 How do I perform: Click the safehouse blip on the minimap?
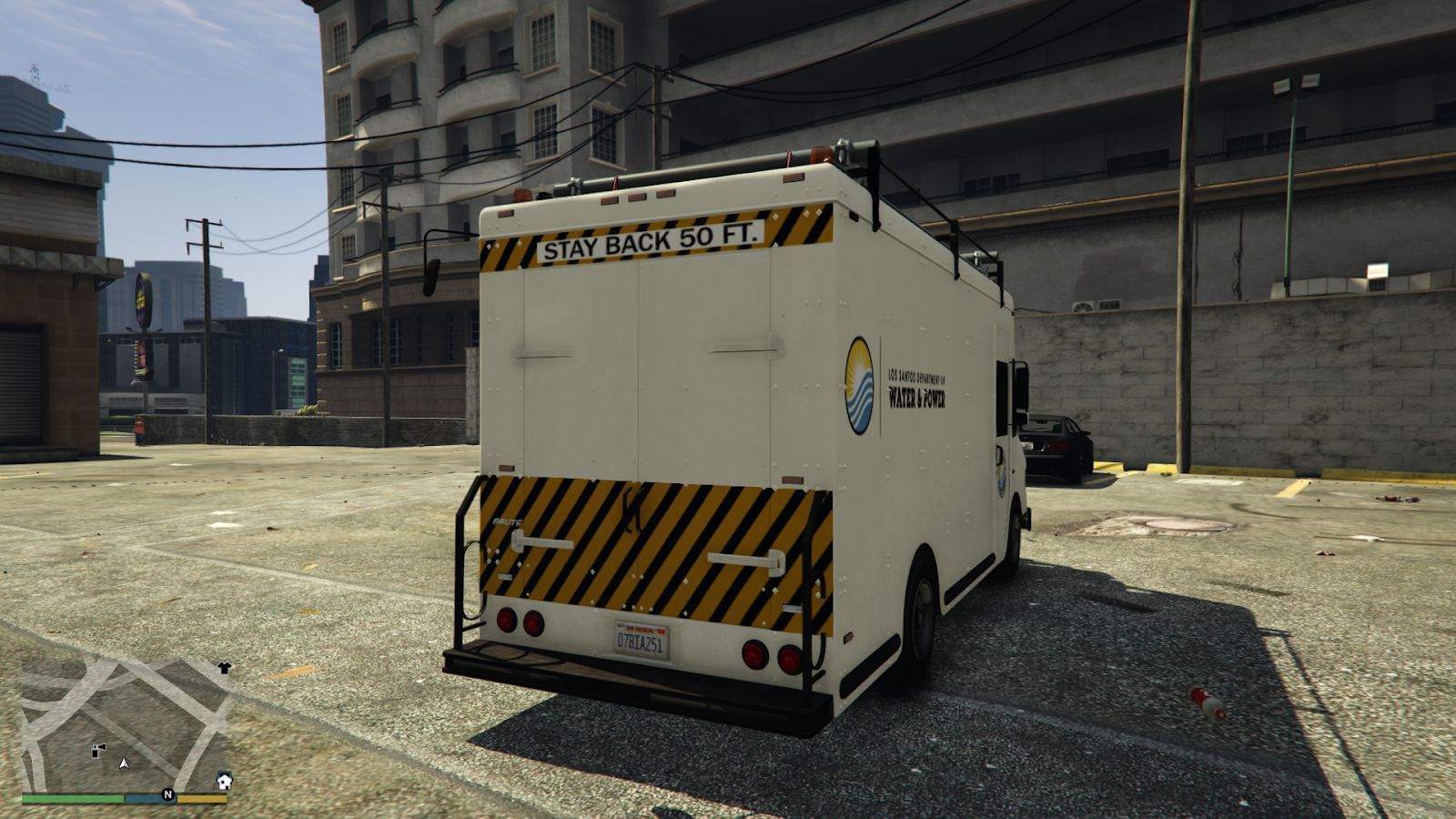[224, 781]
